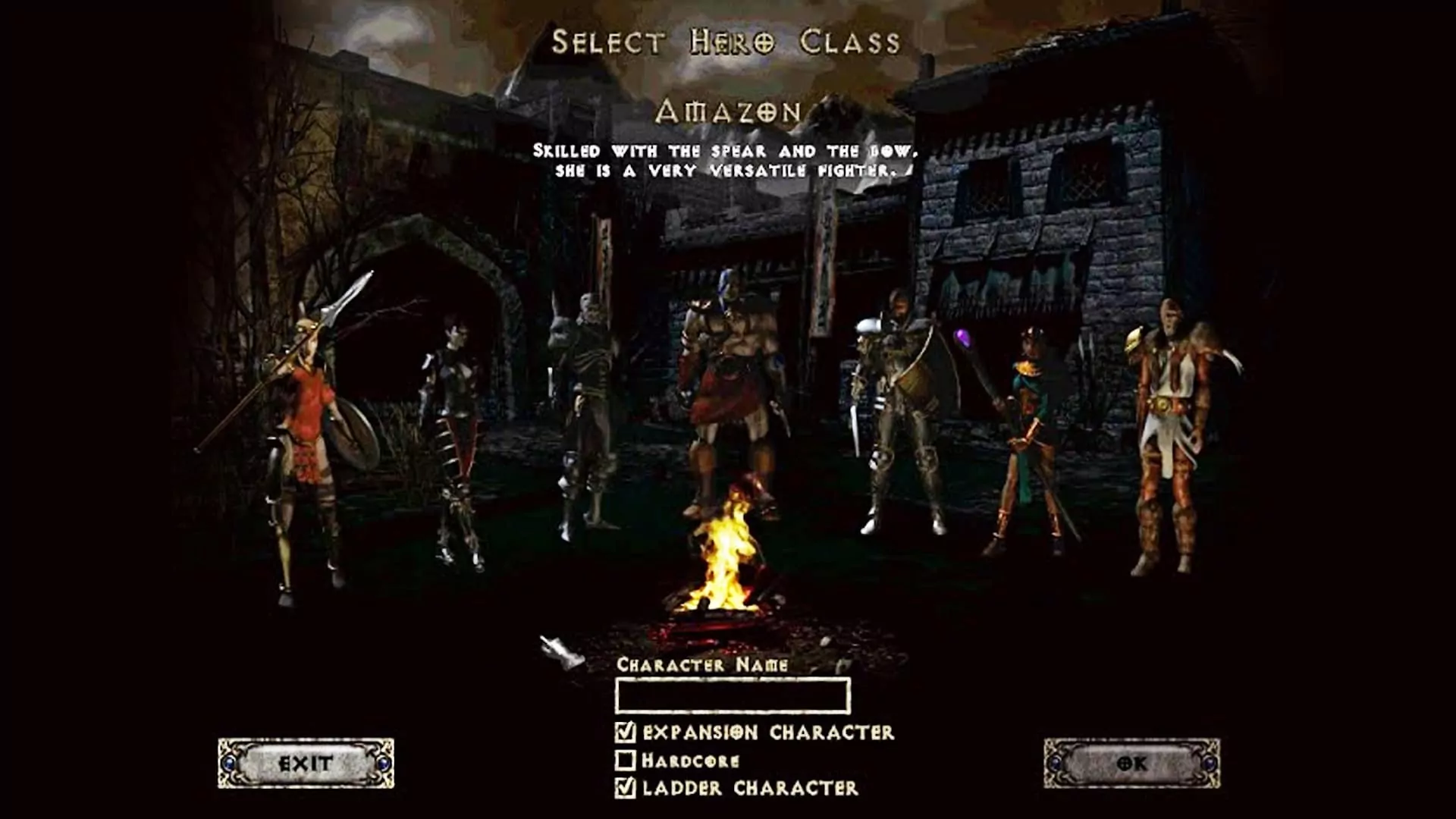Enable the Hardcore checkbox
The height and width of the screenshot is (819, 1456).
626,760
